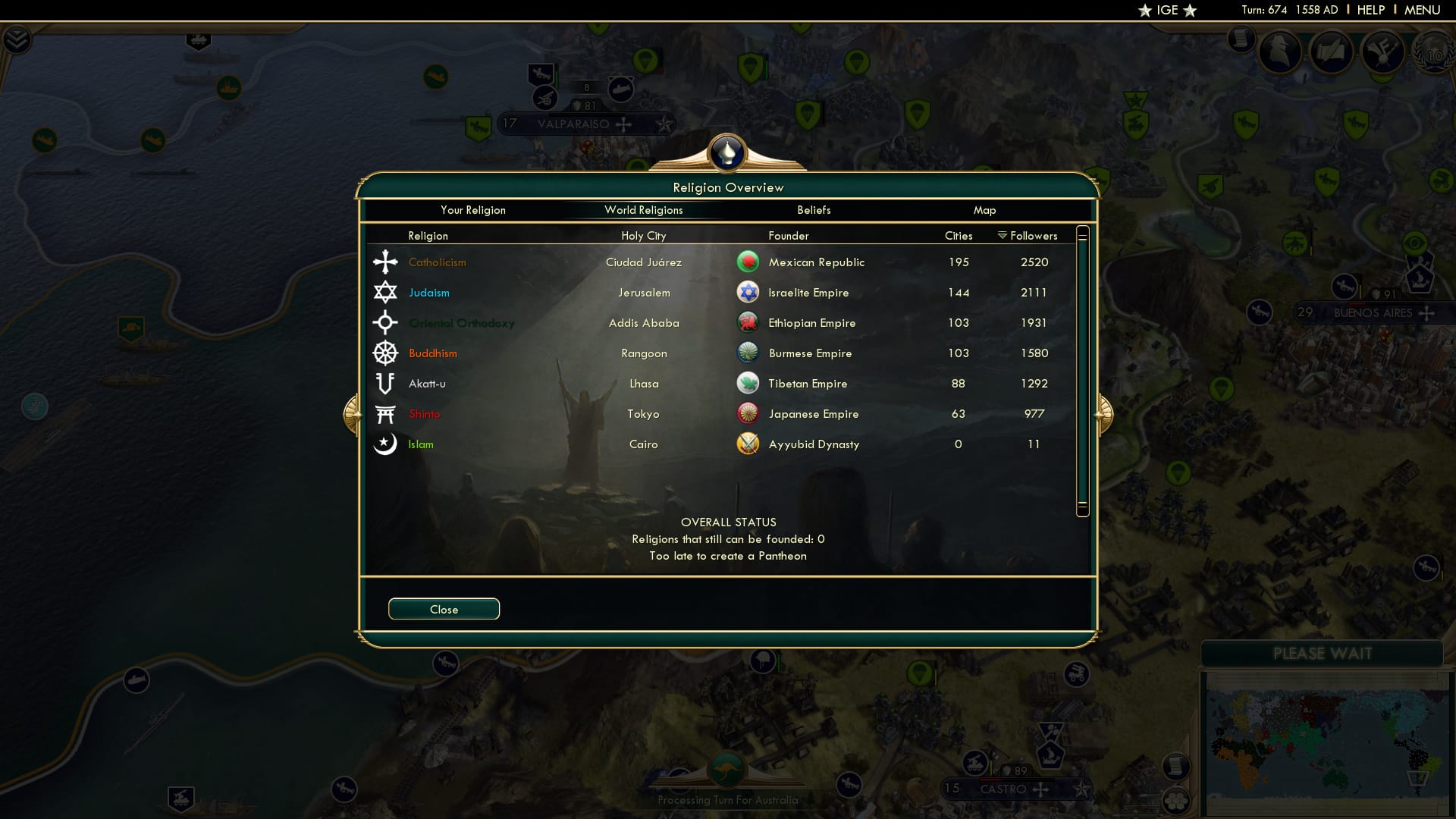Screen dimensions: 1456x819
Task: Toggle sort order on the Followers column
Action: [x=1027, y=235]
